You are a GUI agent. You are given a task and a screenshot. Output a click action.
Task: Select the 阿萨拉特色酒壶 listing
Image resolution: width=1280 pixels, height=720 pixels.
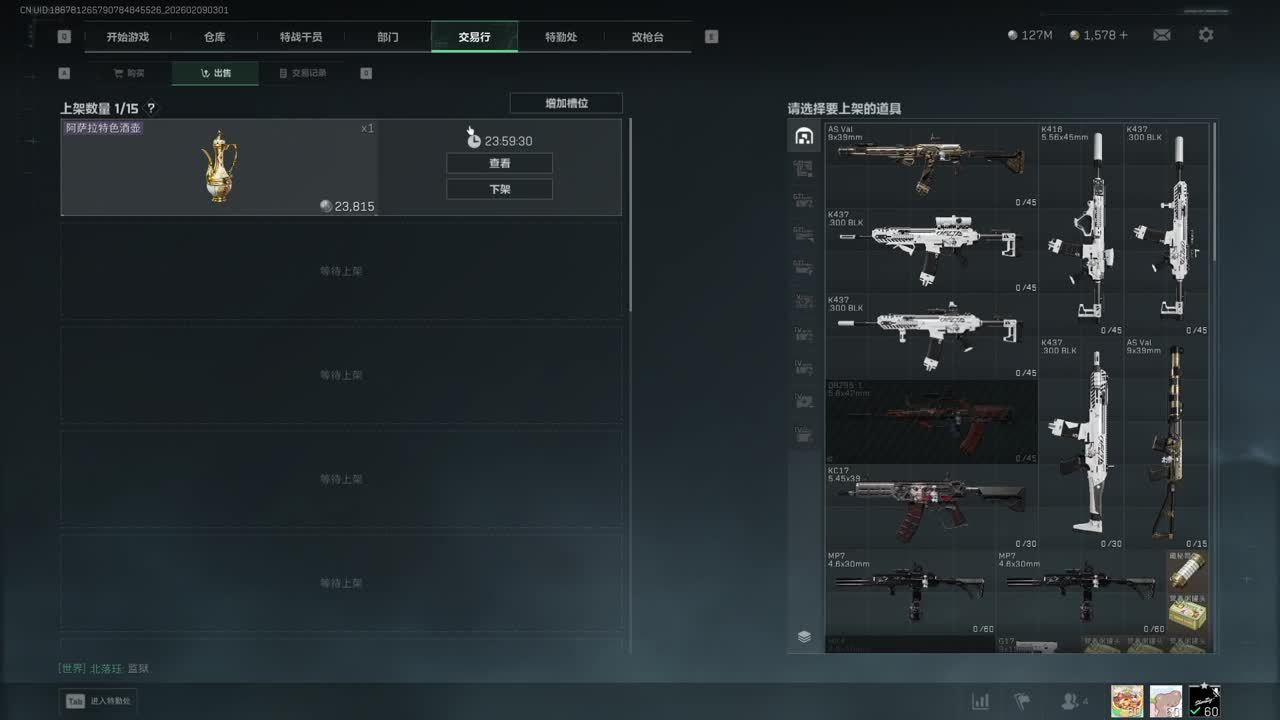click(220, 168)
